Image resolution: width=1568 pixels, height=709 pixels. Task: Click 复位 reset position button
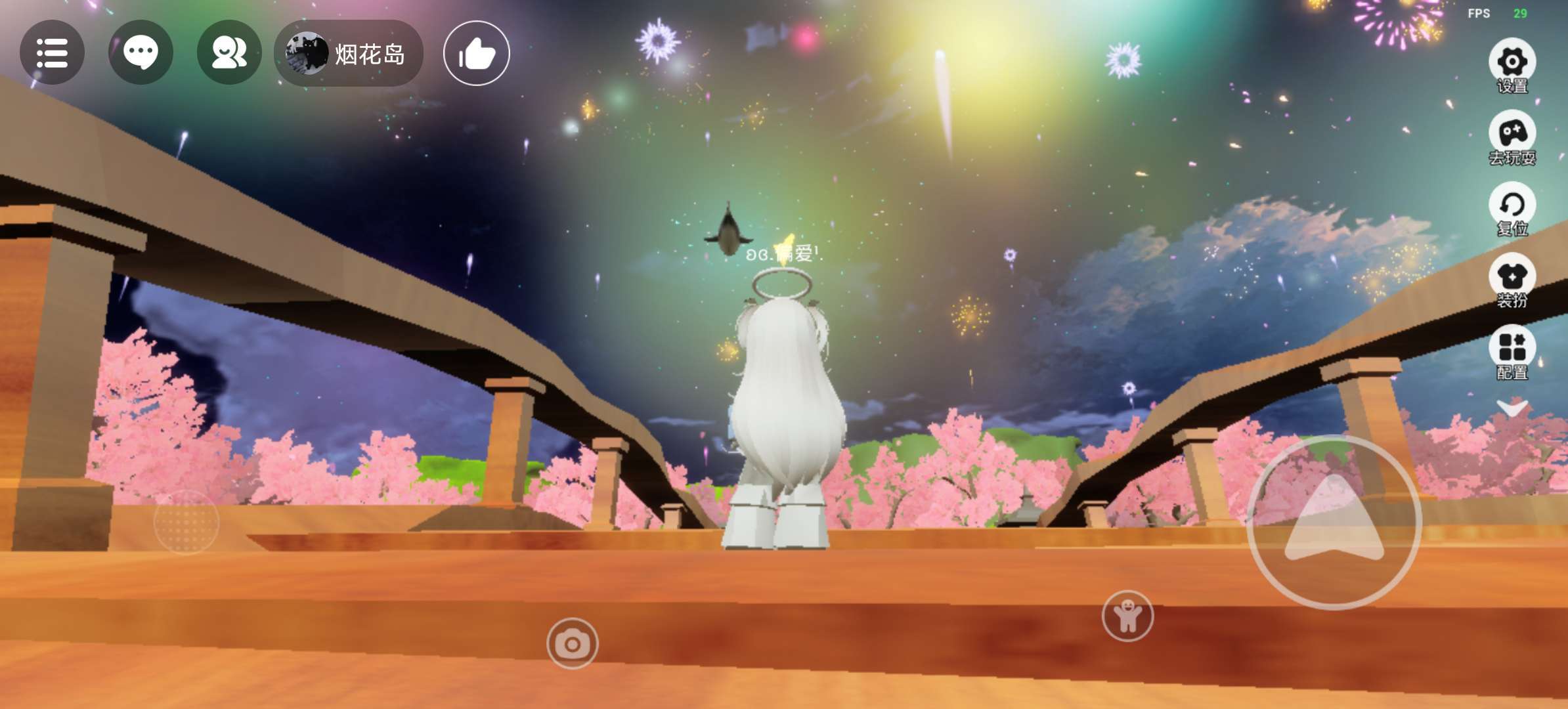[x=1512, y=209]
